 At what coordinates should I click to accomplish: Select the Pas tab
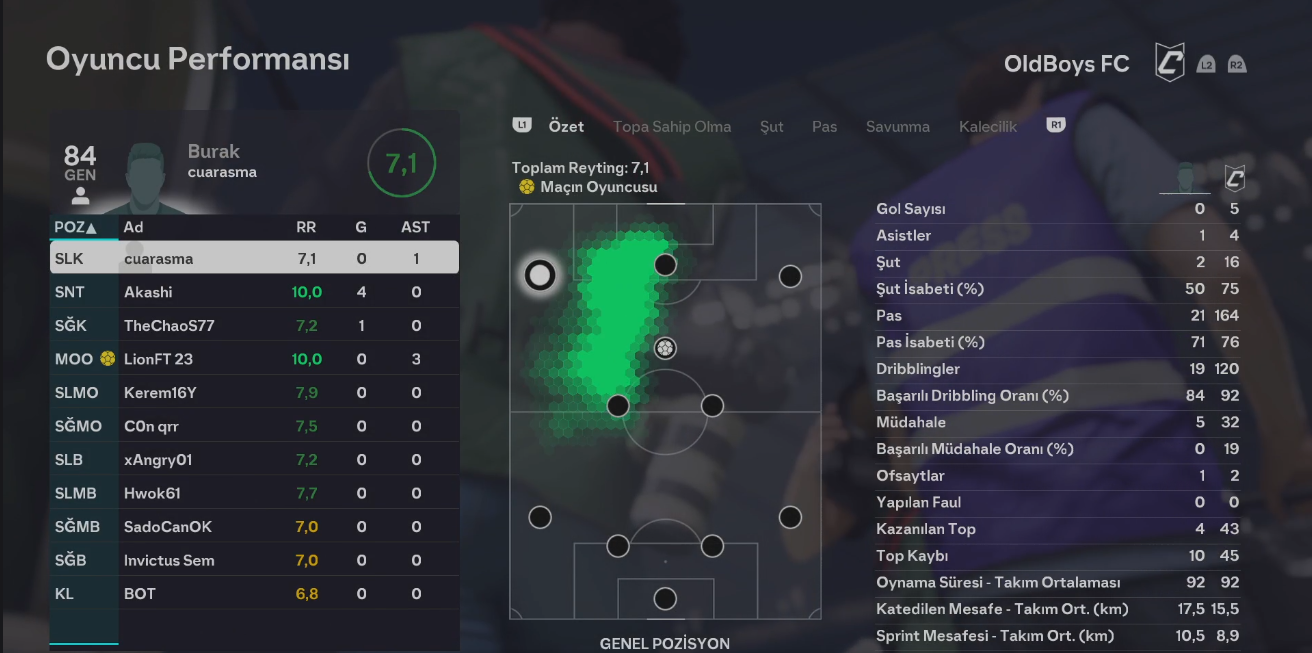pos(824,127)
